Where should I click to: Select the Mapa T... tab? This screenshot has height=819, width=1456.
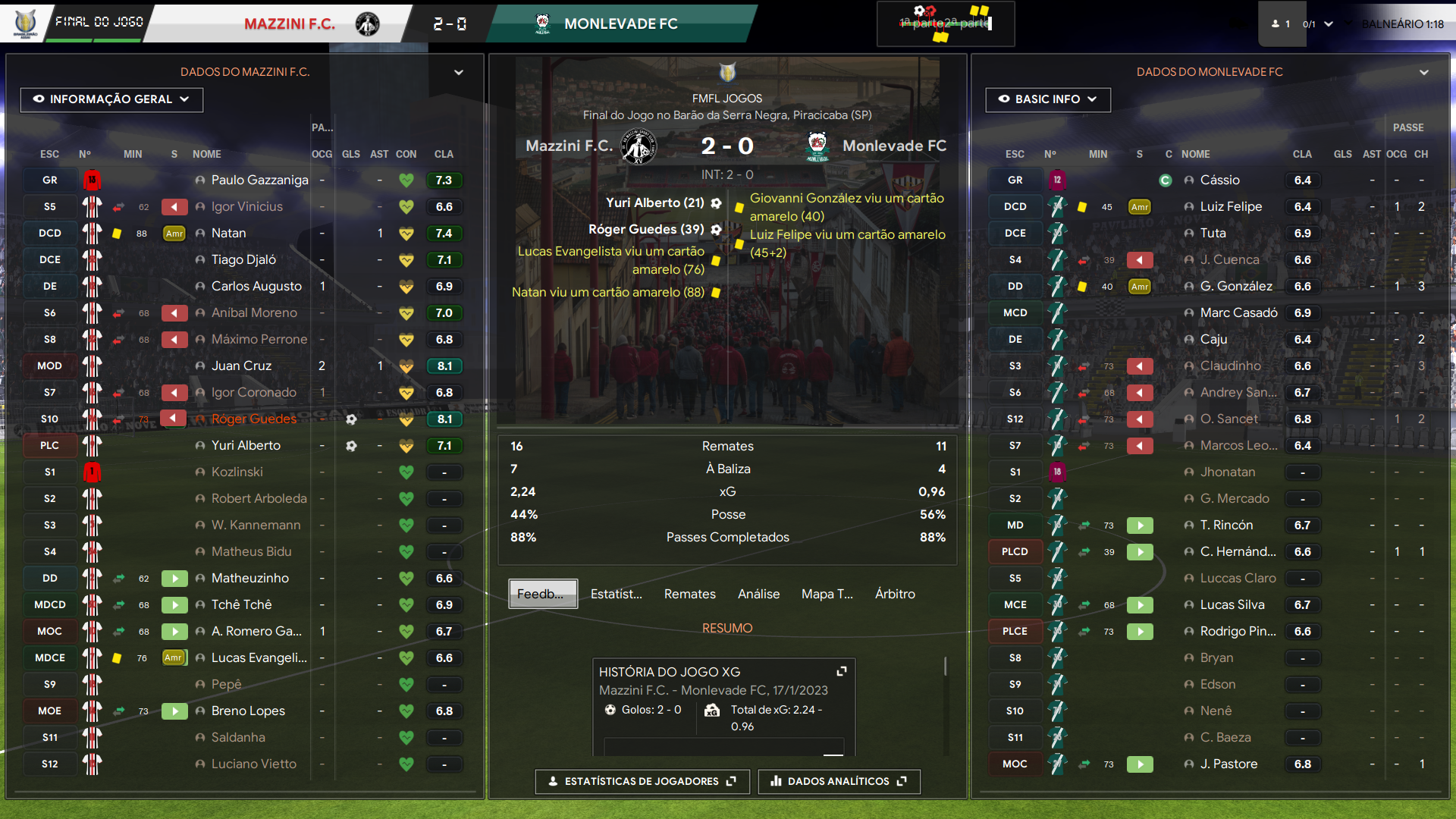pyautogui.click(x=827, y=594)
